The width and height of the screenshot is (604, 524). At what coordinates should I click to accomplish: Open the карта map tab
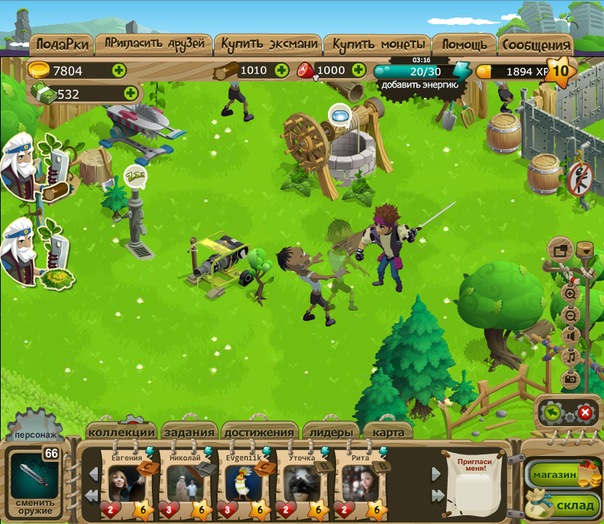point(389,433)
